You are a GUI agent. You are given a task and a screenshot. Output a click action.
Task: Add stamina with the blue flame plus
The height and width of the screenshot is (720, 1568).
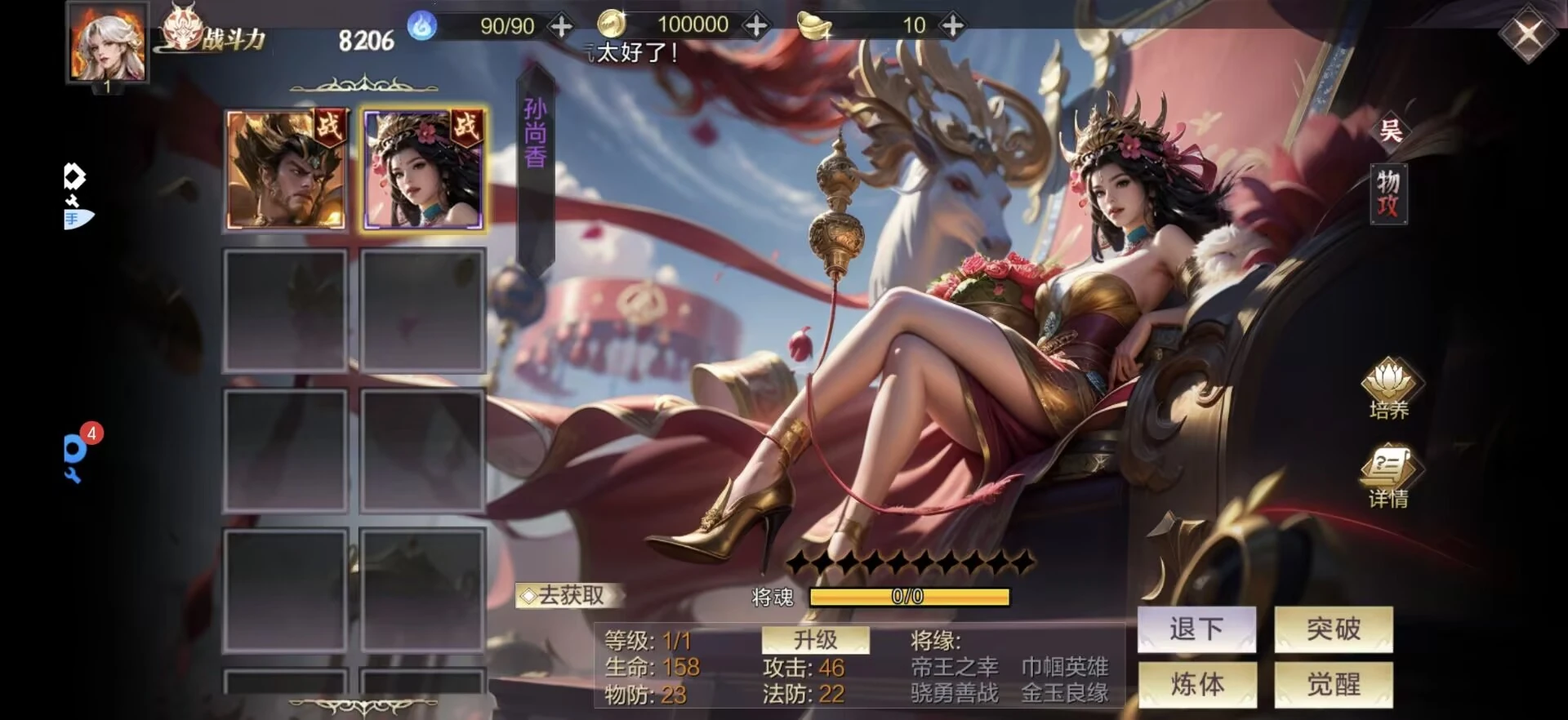click(561, 26)
